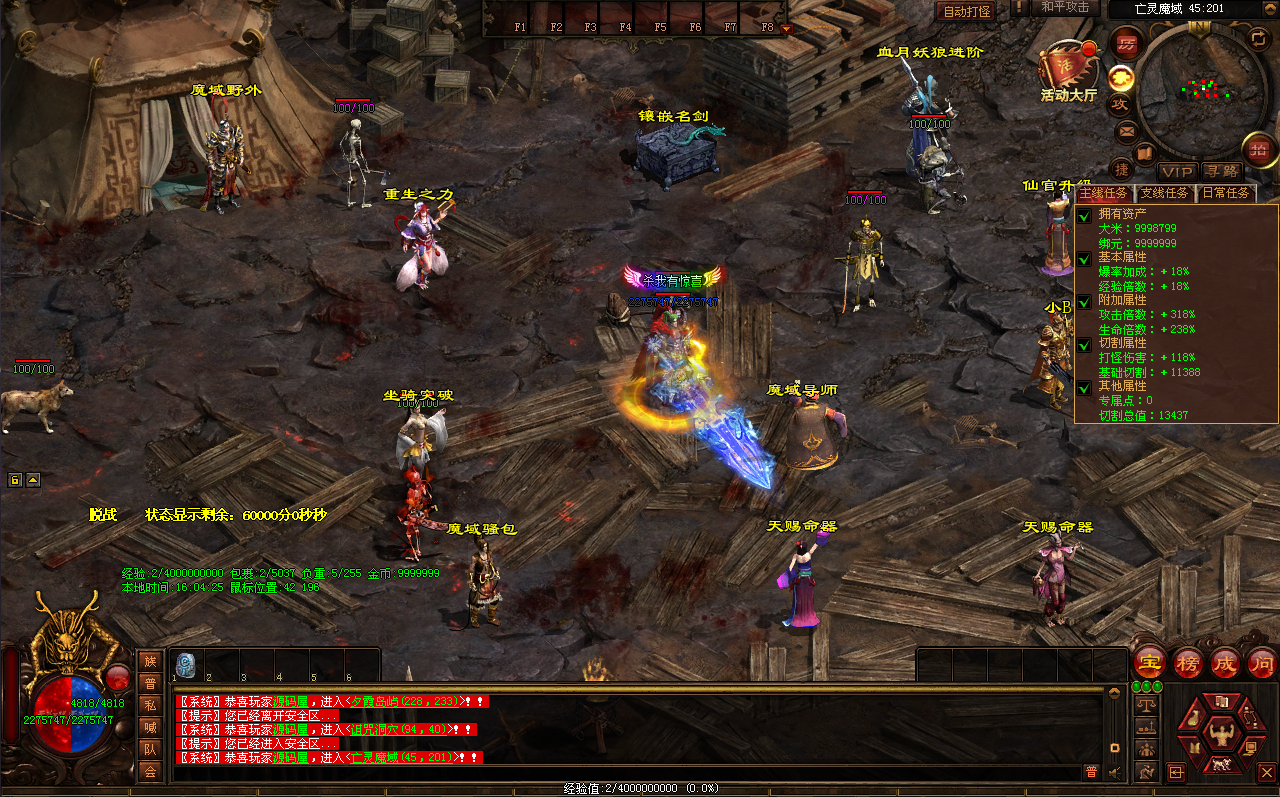Open the VIP panel
Screen dimensions: 1280x797
tap(1177, 172)
